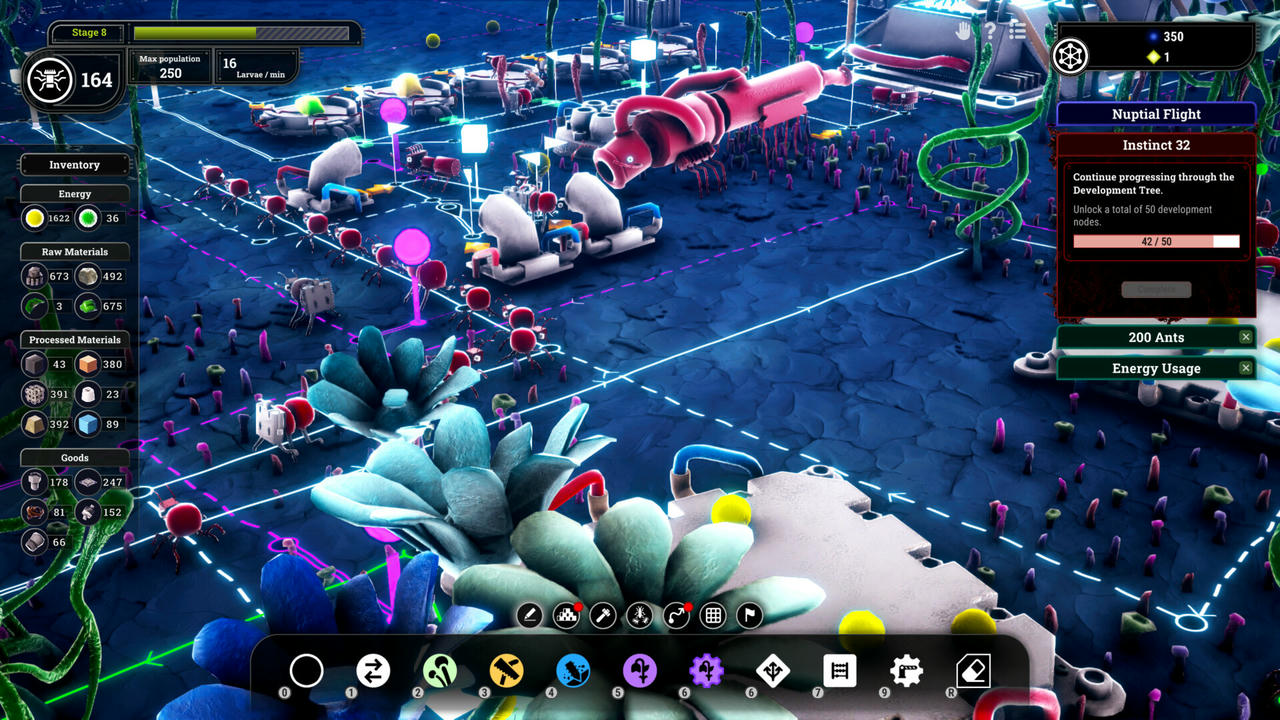
Task: Toggle the pencil drawing tool
Action: [x=530, y=616]
